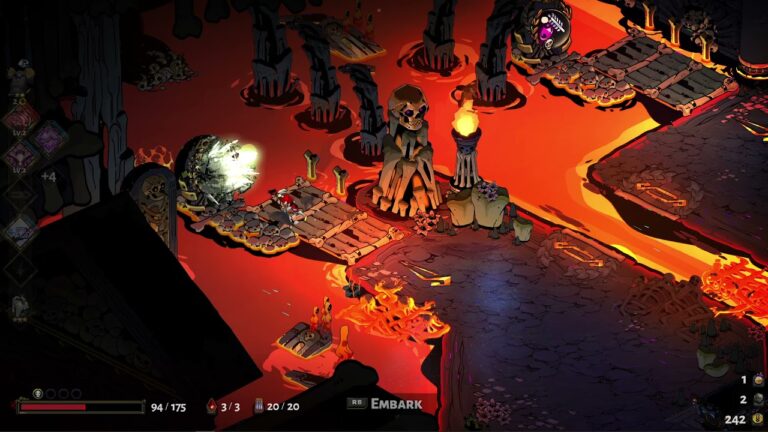This screenshot has width=768, height=432.
Task: Click the gold obol coin icon
Action: pyautogui.click(x=757, y=419)
